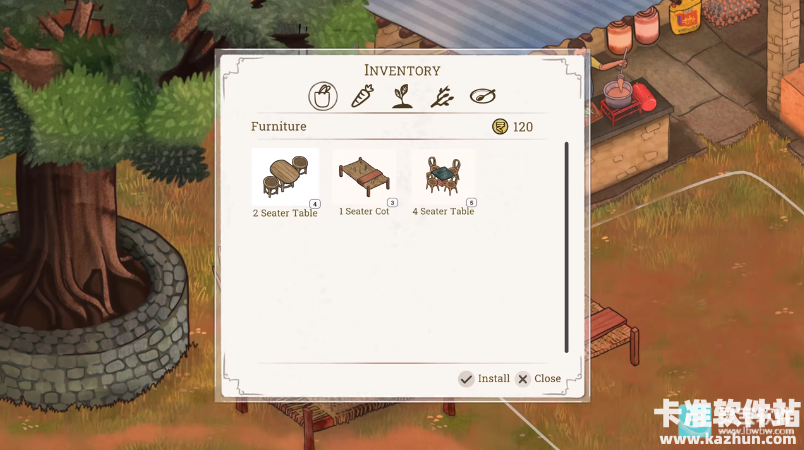Select the shopping bag inventory tab
The height and width of the screenshot is (450, 804).
click(322, 96)
